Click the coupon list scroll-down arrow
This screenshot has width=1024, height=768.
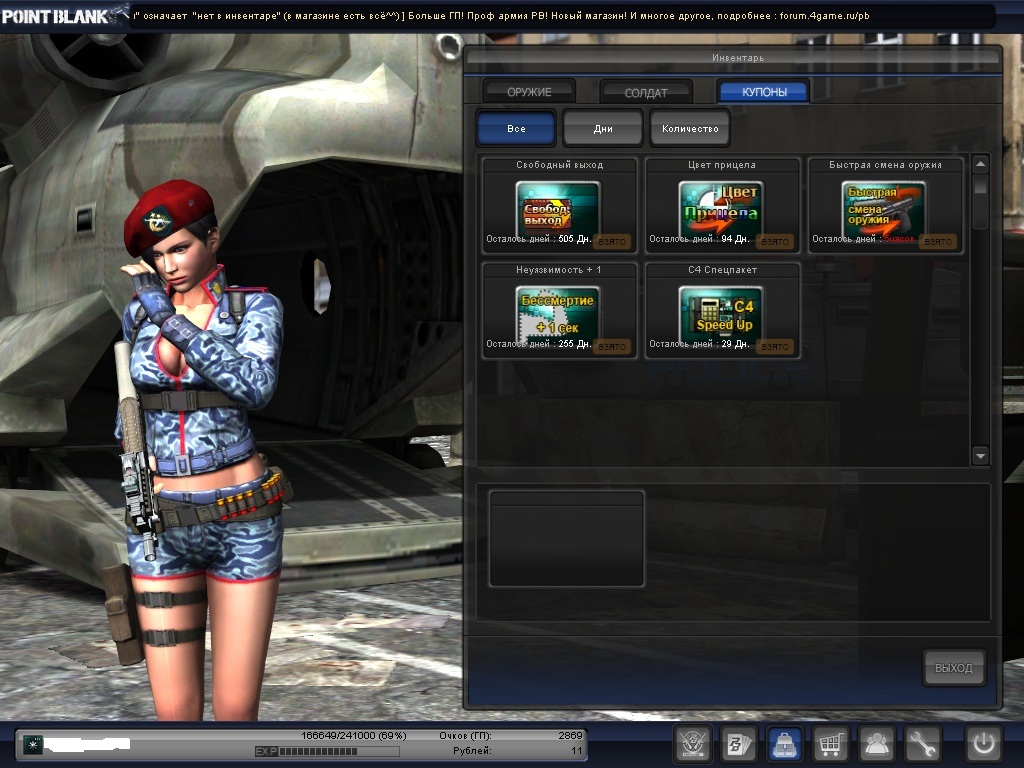click(980, 455)
